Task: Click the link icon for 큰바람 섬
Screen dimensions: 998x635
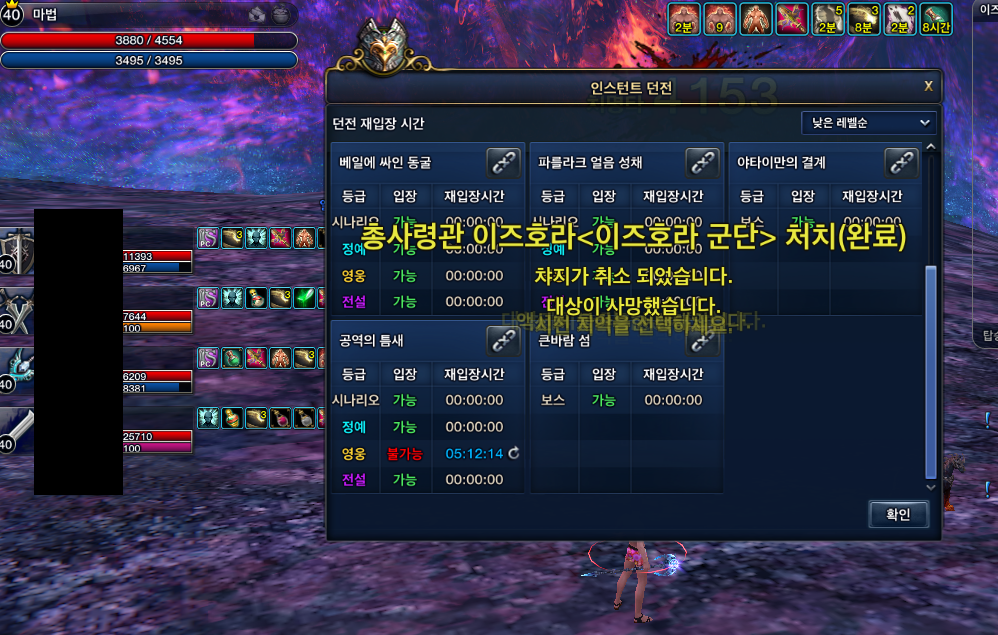Action: pyautogui.click(x=702, y=341)
